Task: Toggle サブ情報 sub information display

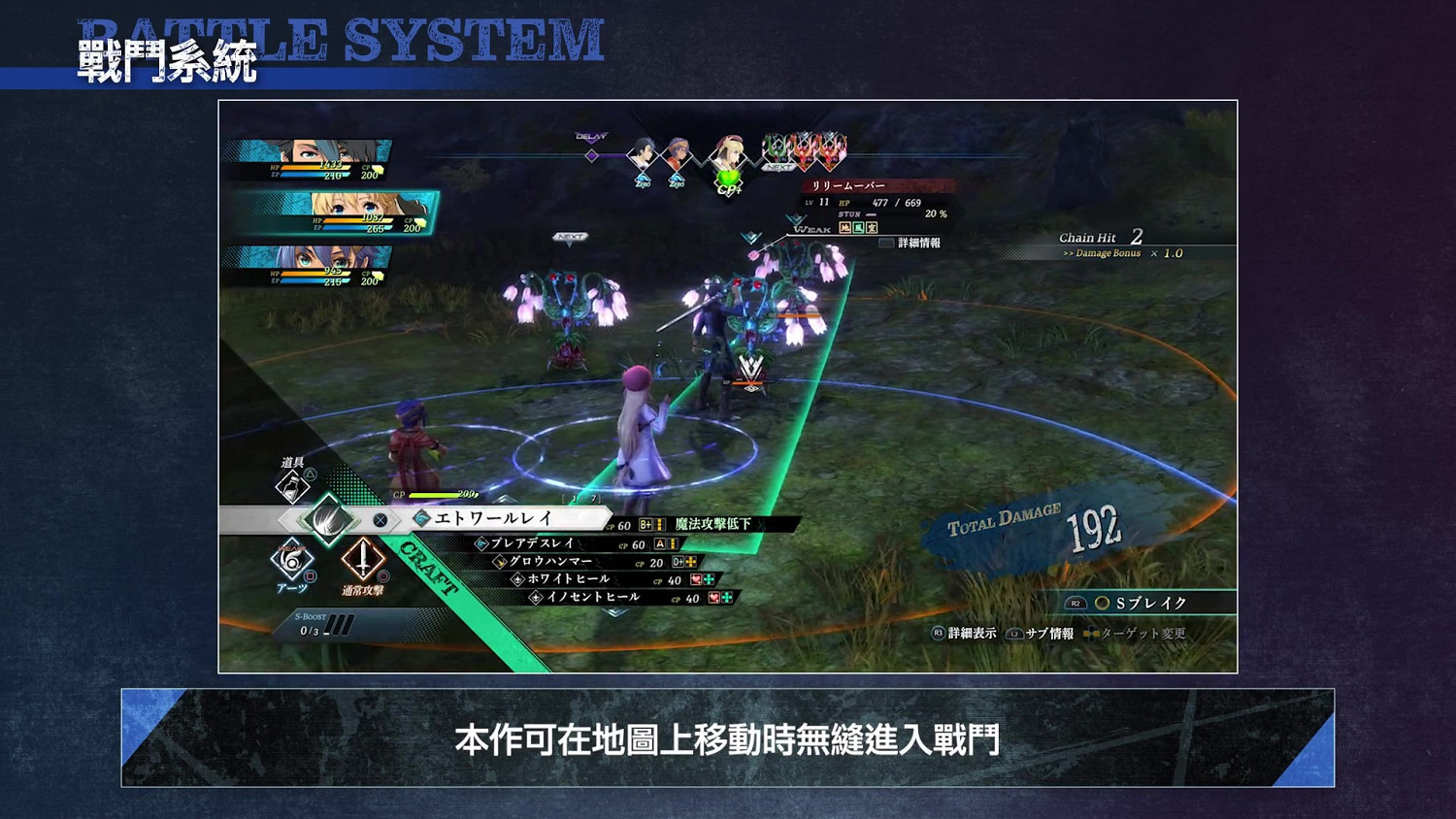Action: click(x=1048, y=633)
